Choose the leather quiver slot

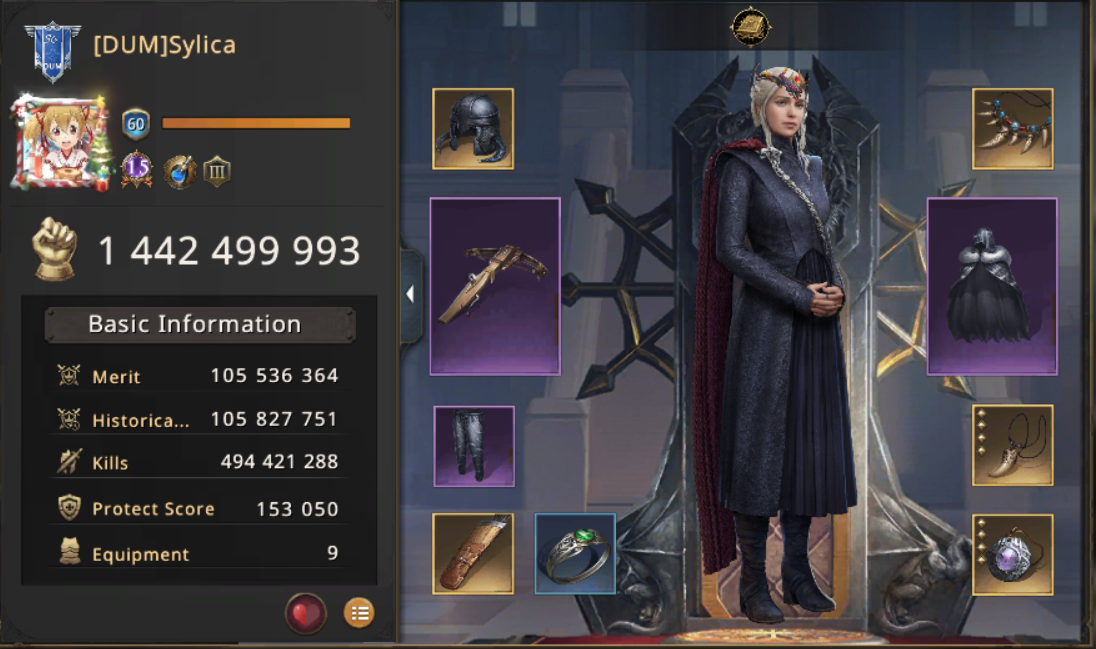tap(473, 554)
